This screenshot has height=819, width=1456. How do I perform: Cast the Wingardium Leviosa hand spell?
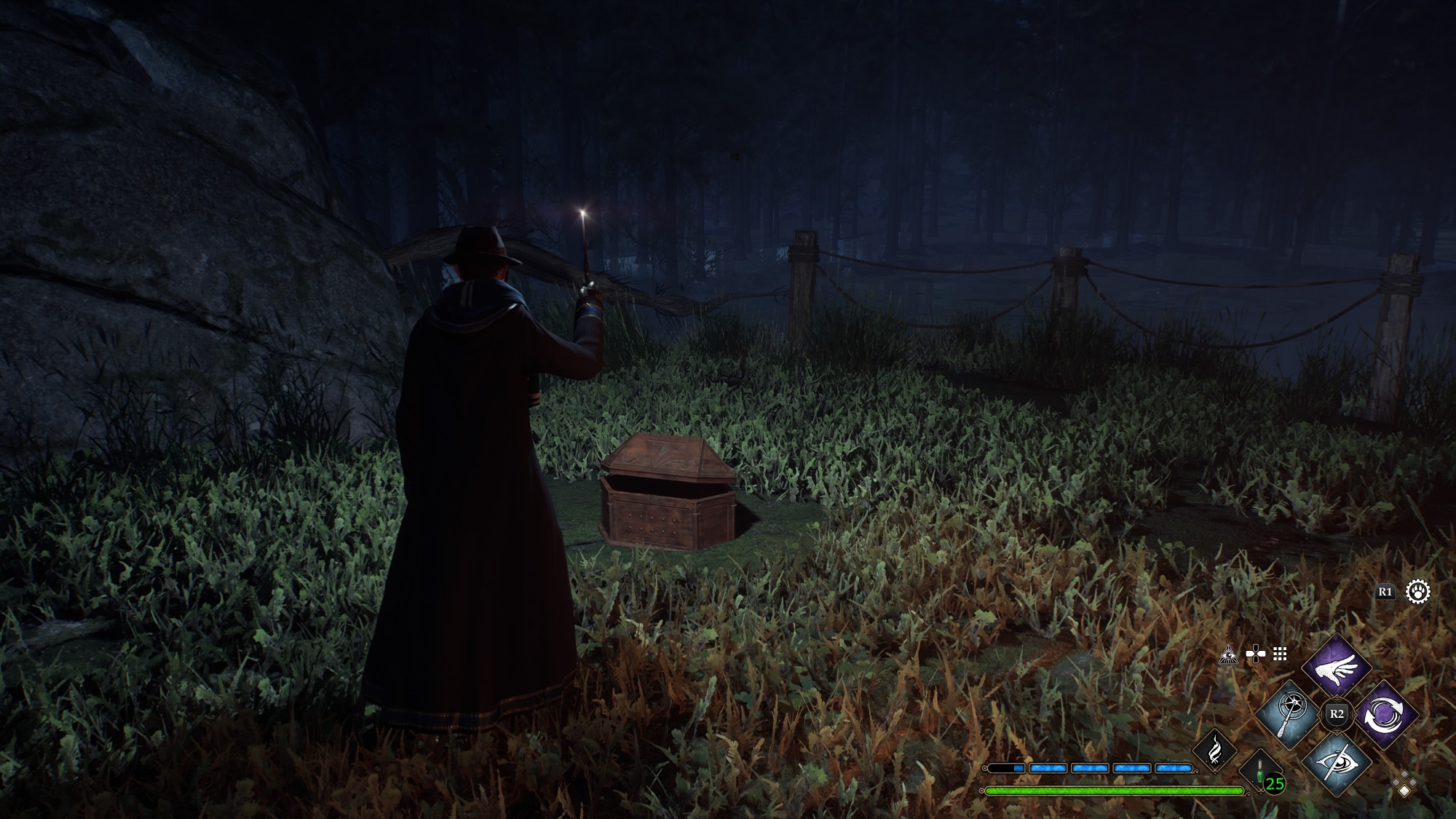pyautogui.click(x=1337, y=667)
